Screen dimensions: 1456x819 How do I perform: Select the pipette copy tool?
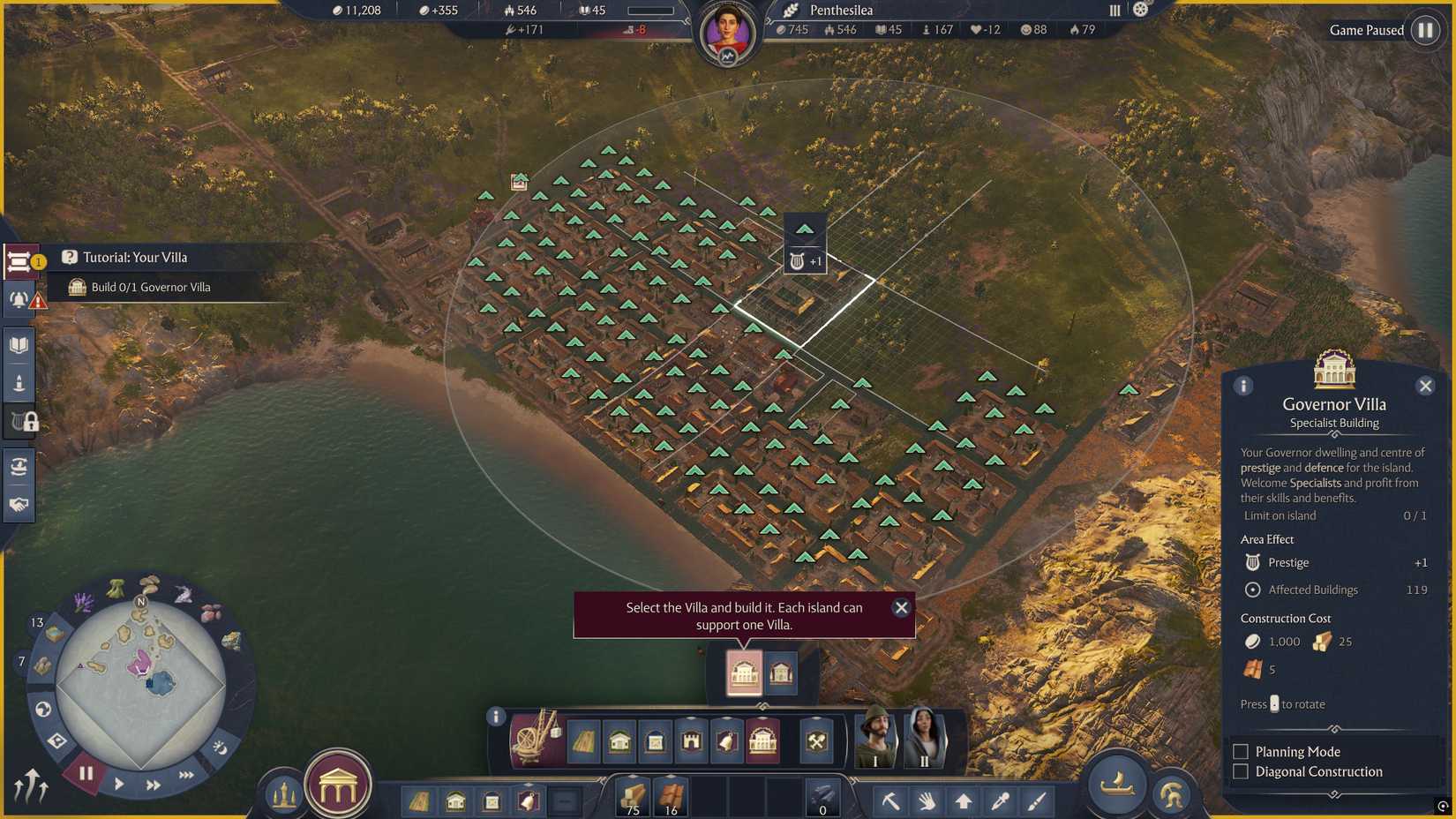pyautogui.click(x=1000, y=800)
